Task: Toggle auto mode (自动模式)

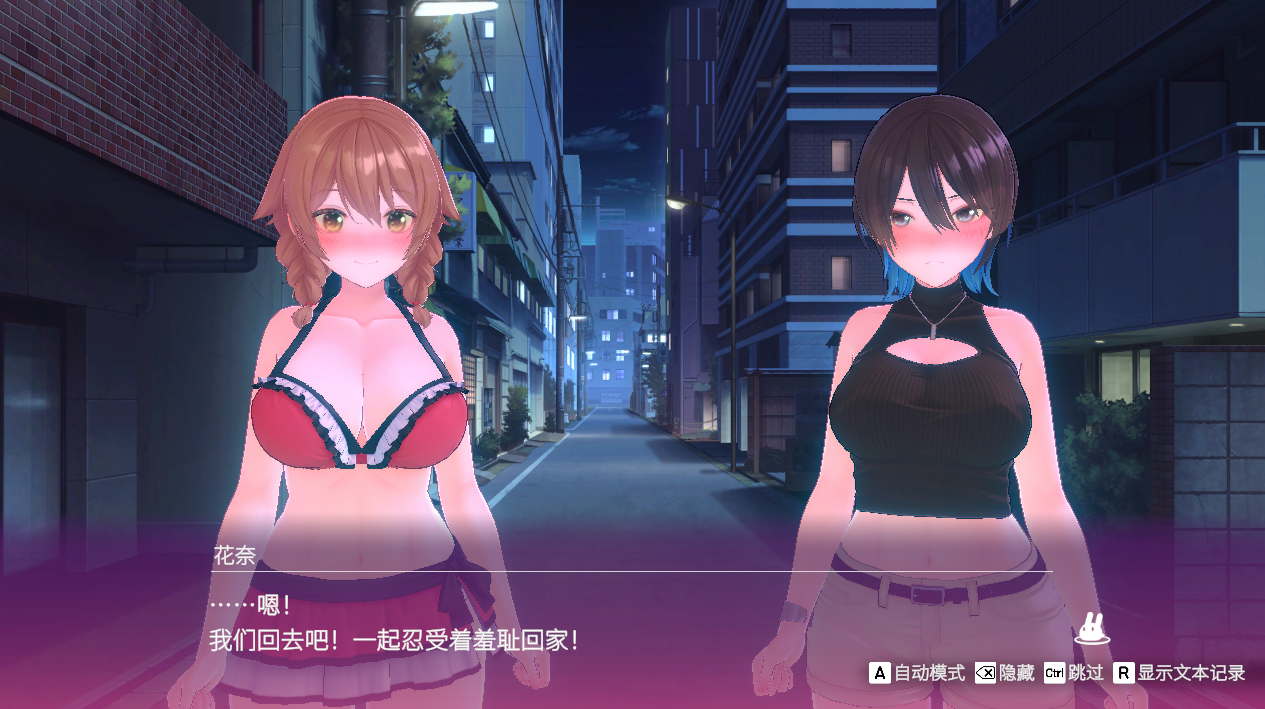Action: (x=917, y=673)
